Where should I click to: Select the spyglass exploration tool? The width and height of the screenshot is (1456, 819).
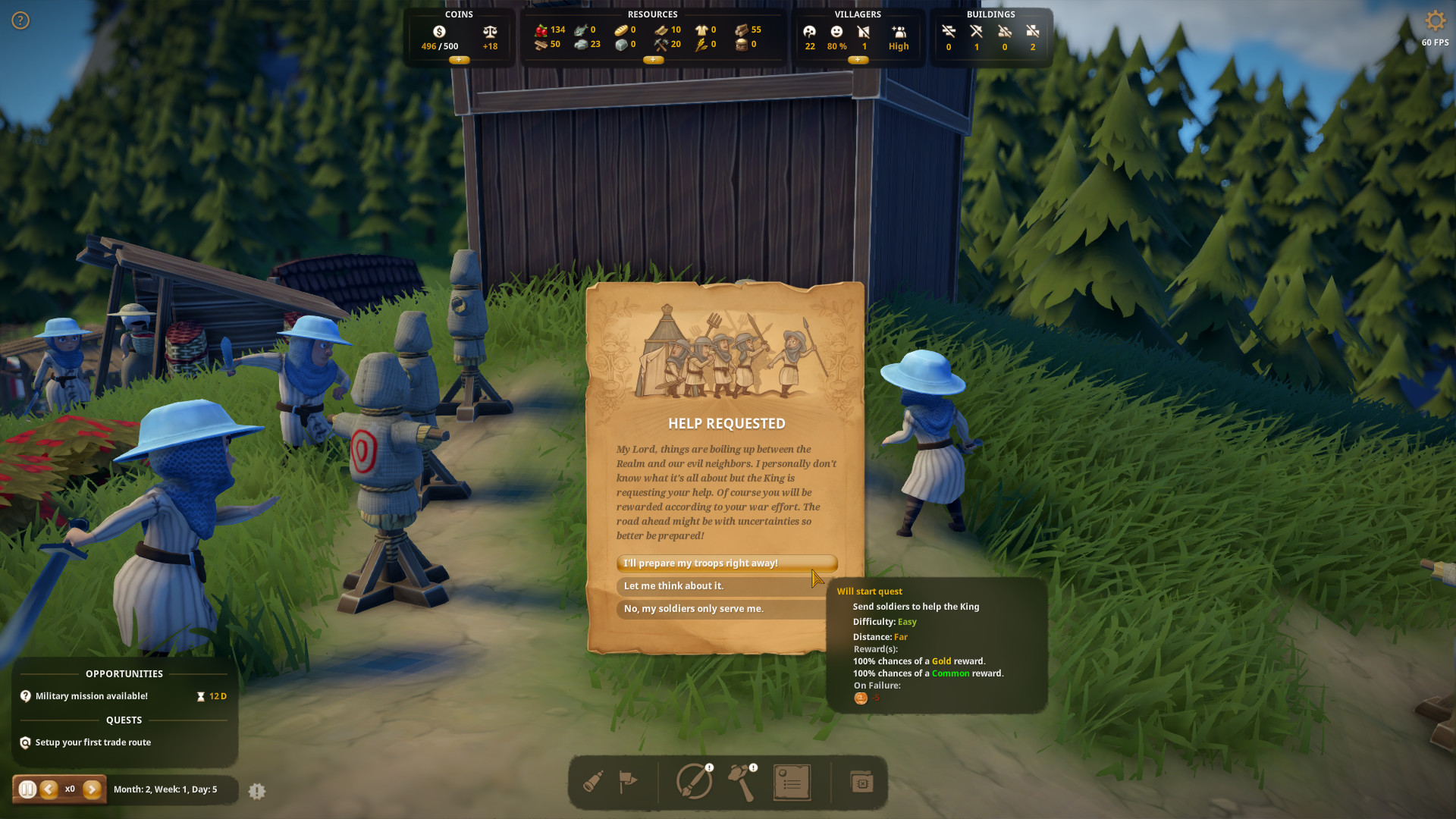[x=594, y=782]
